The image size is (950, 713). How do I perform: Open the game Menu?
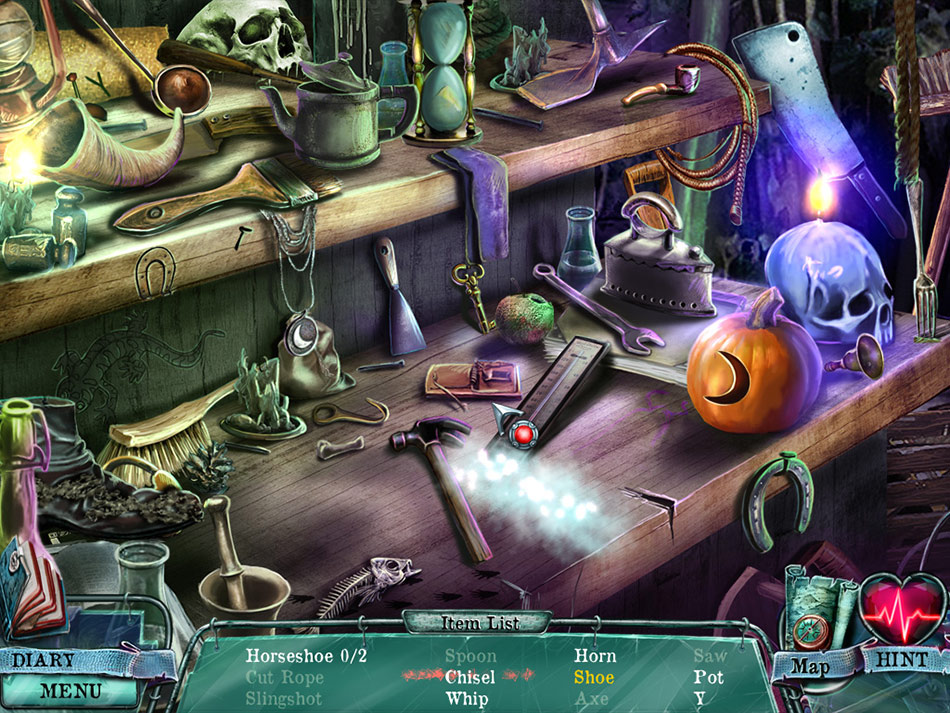coord(70,690)
